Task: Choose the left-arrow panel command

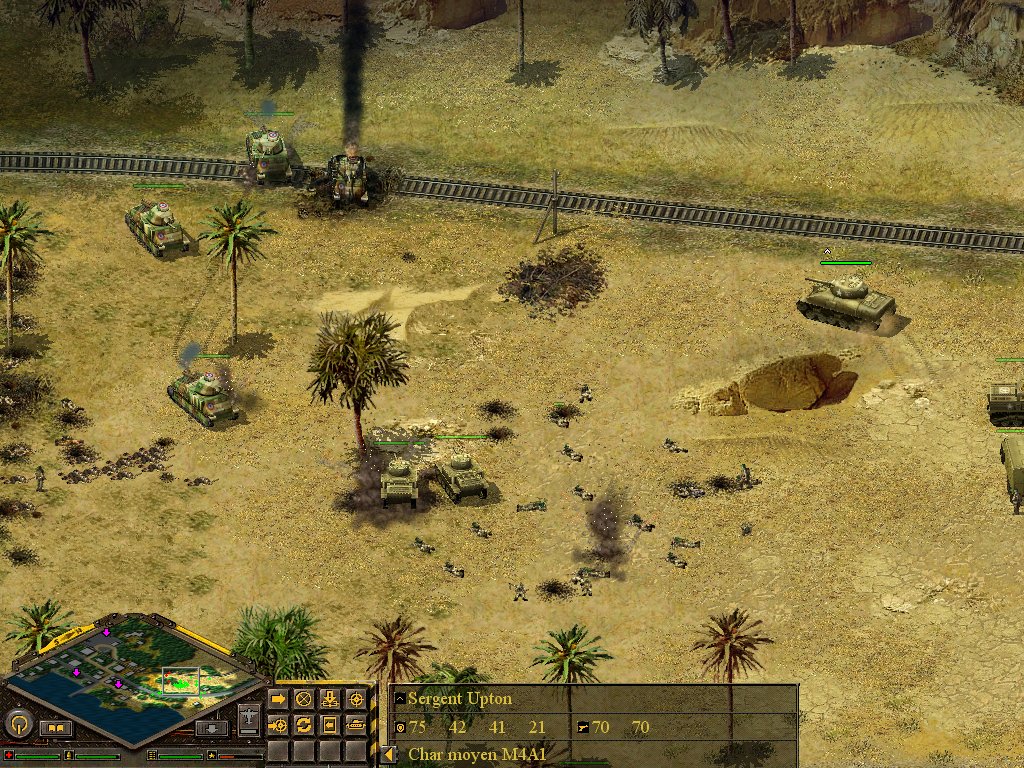Action: [329, 724]
